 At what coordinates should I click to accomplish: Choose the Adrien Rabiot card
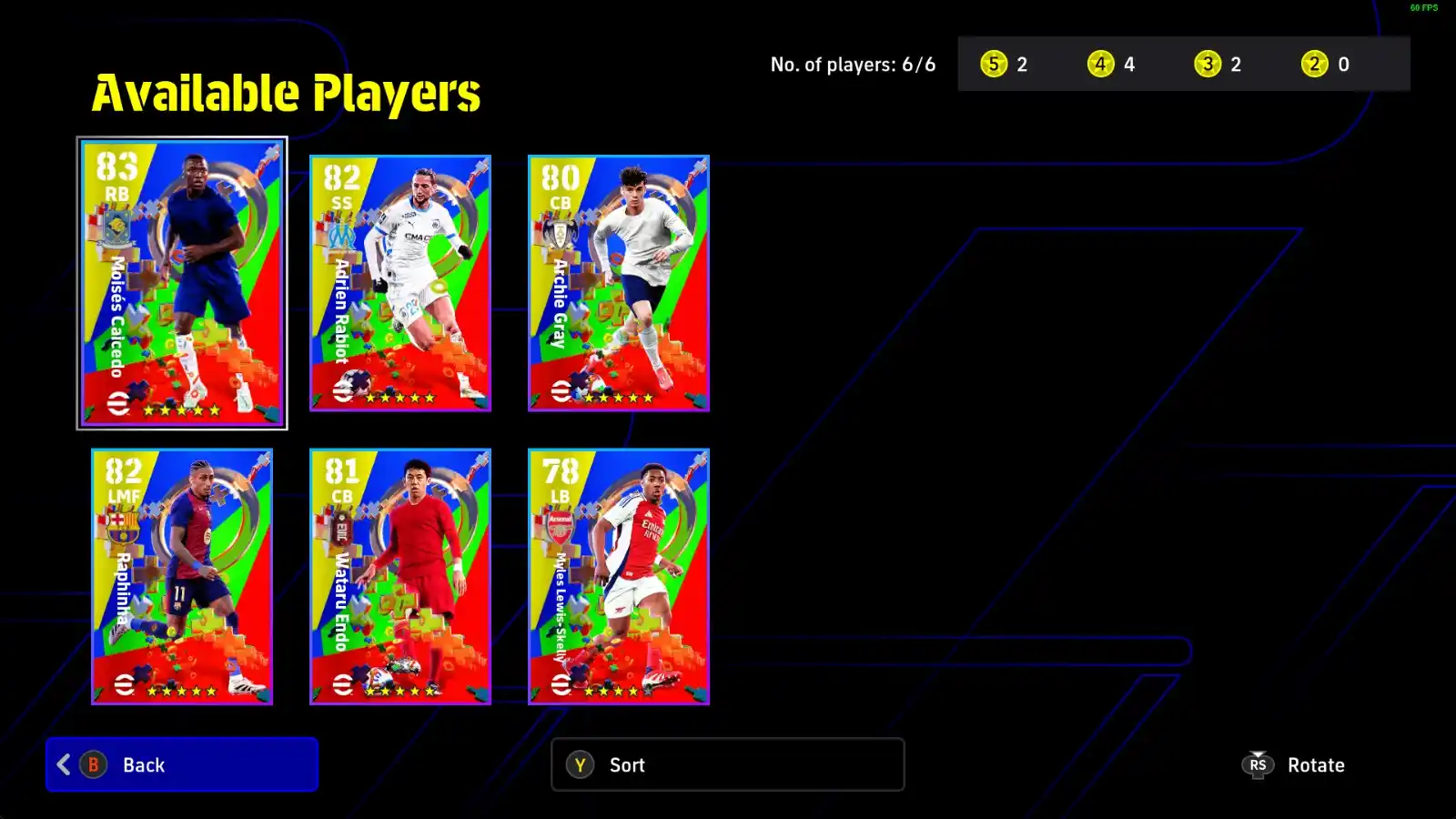click(x=400, y=283)
